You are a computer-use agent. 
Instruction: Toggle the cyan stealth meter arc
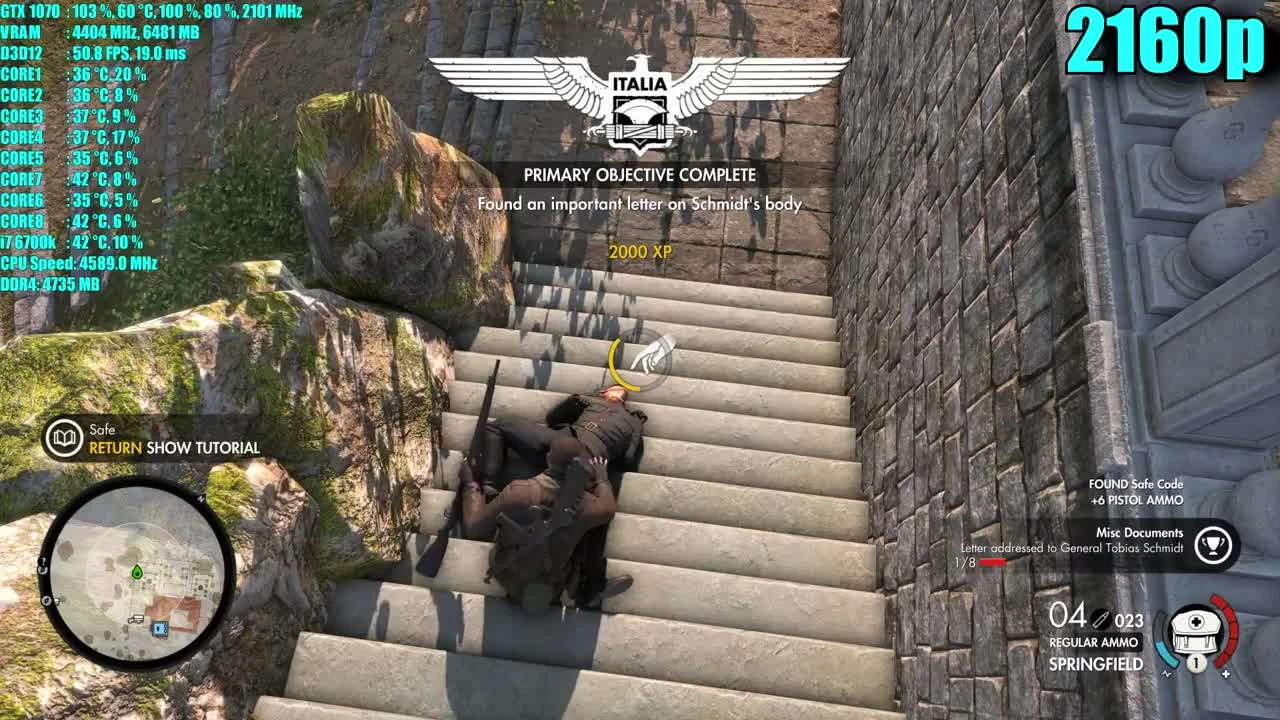(1166, 653)
